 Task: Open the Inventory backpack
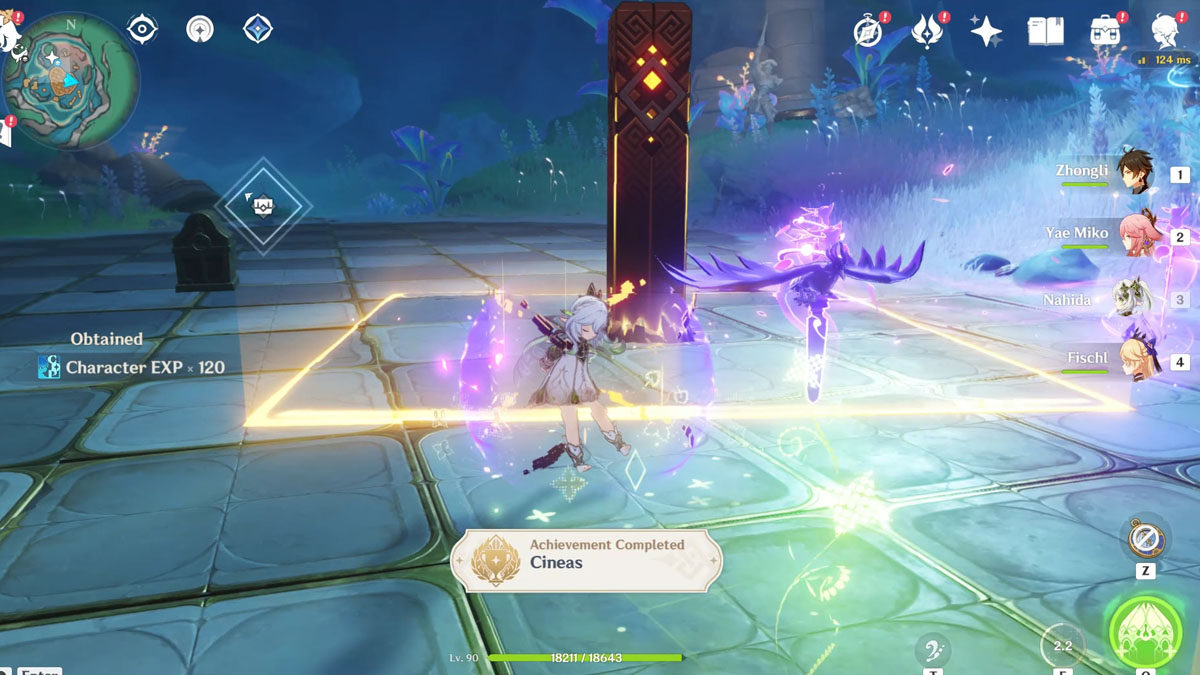(x=1105, y=32)
